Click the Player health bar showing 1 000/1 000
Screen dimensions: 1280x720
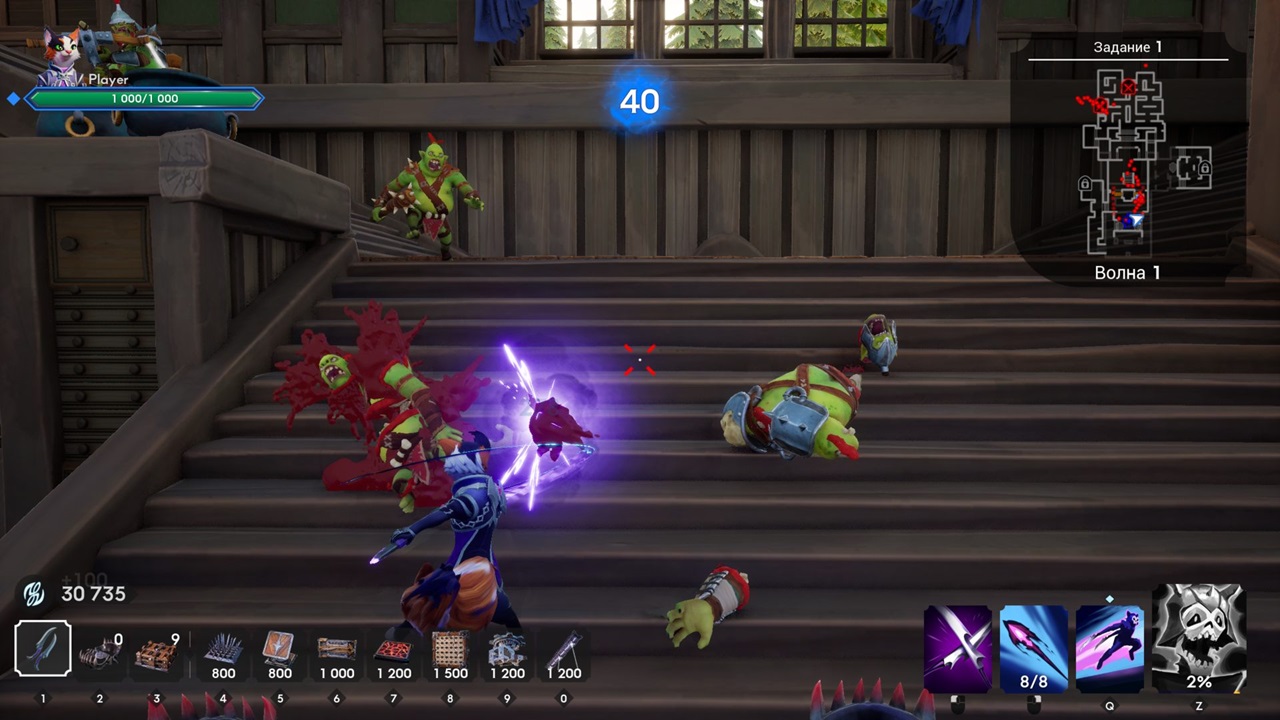(145, 98)
